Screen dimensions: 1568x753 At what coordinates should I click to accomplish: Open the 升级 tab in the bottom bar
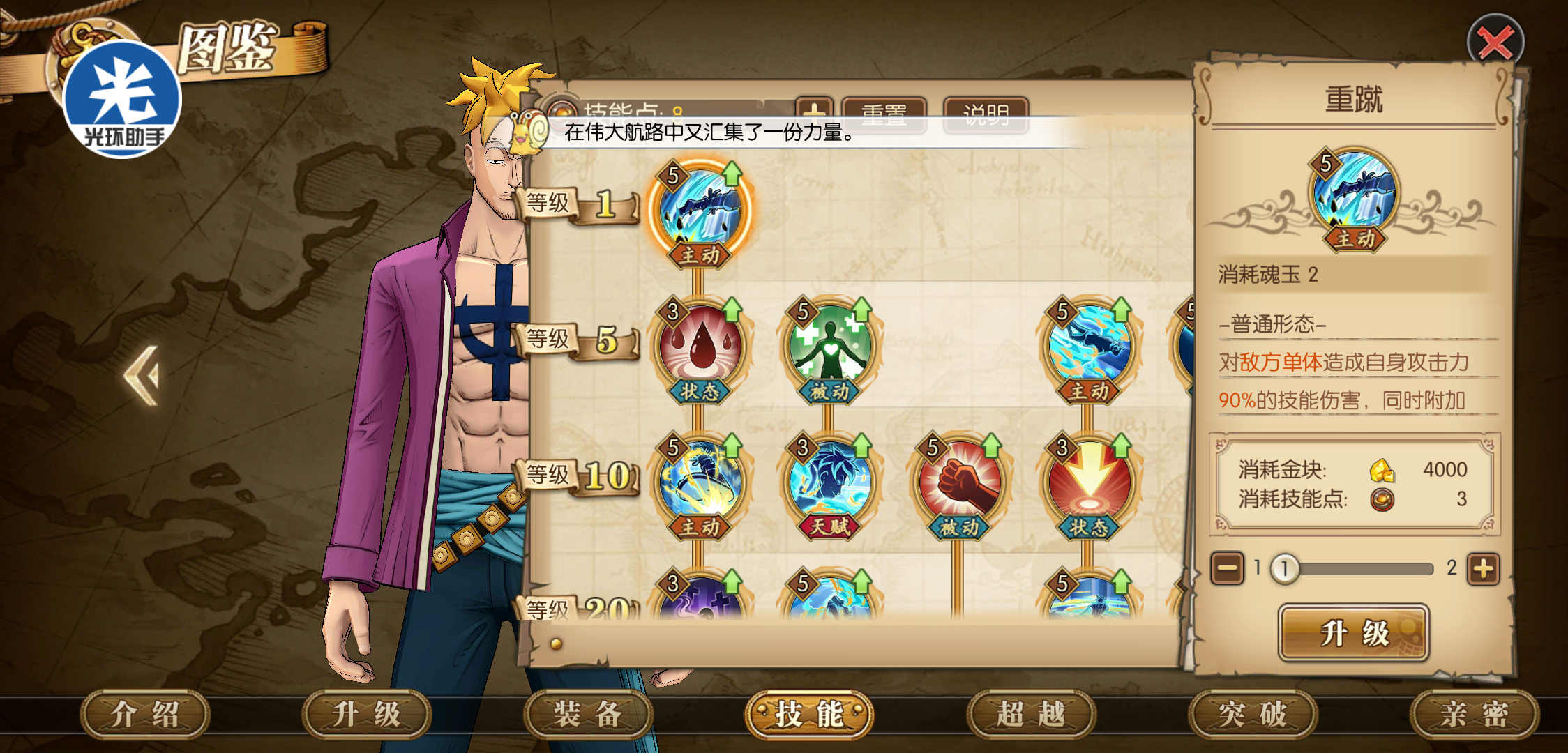pos(366,715)
